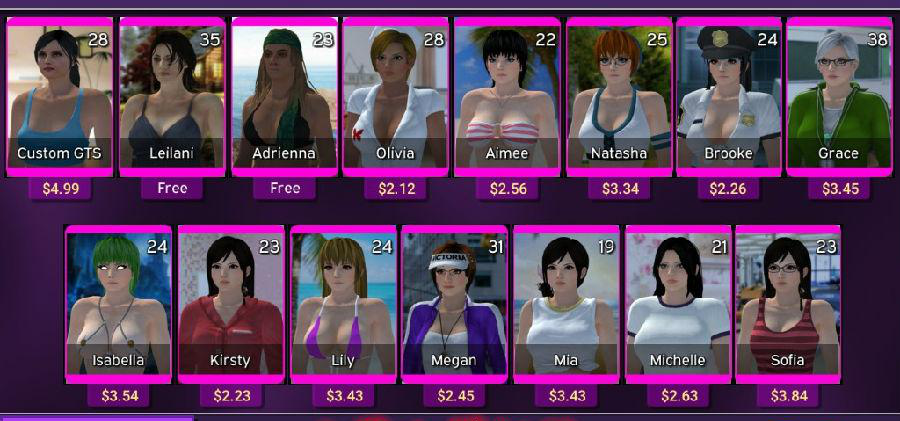The height and width of the screenshot is (421, 900).
Task: Choose the Natasha character card
Action: pos(619,98)
